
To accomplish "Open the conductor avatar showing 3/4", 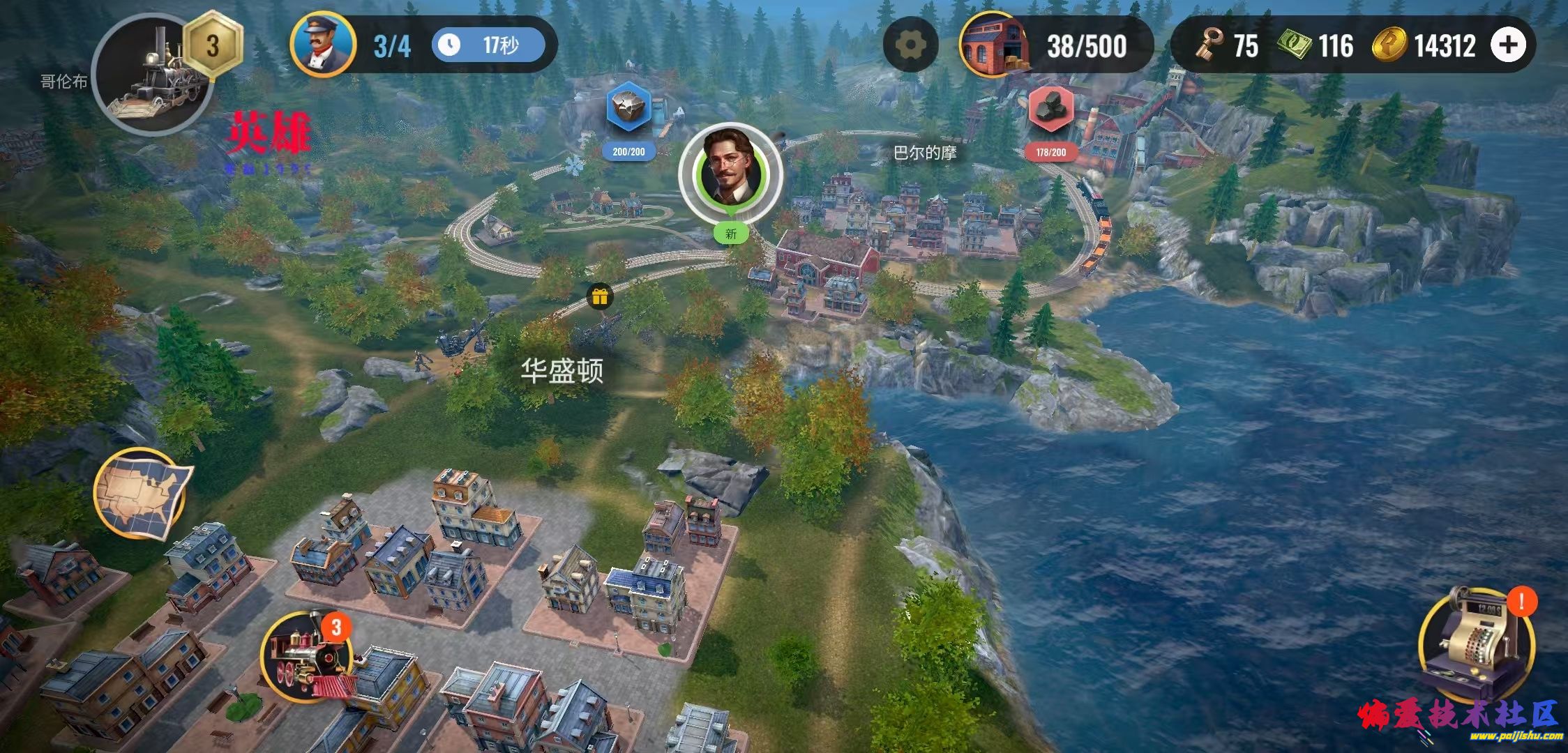I will point(324,44).
